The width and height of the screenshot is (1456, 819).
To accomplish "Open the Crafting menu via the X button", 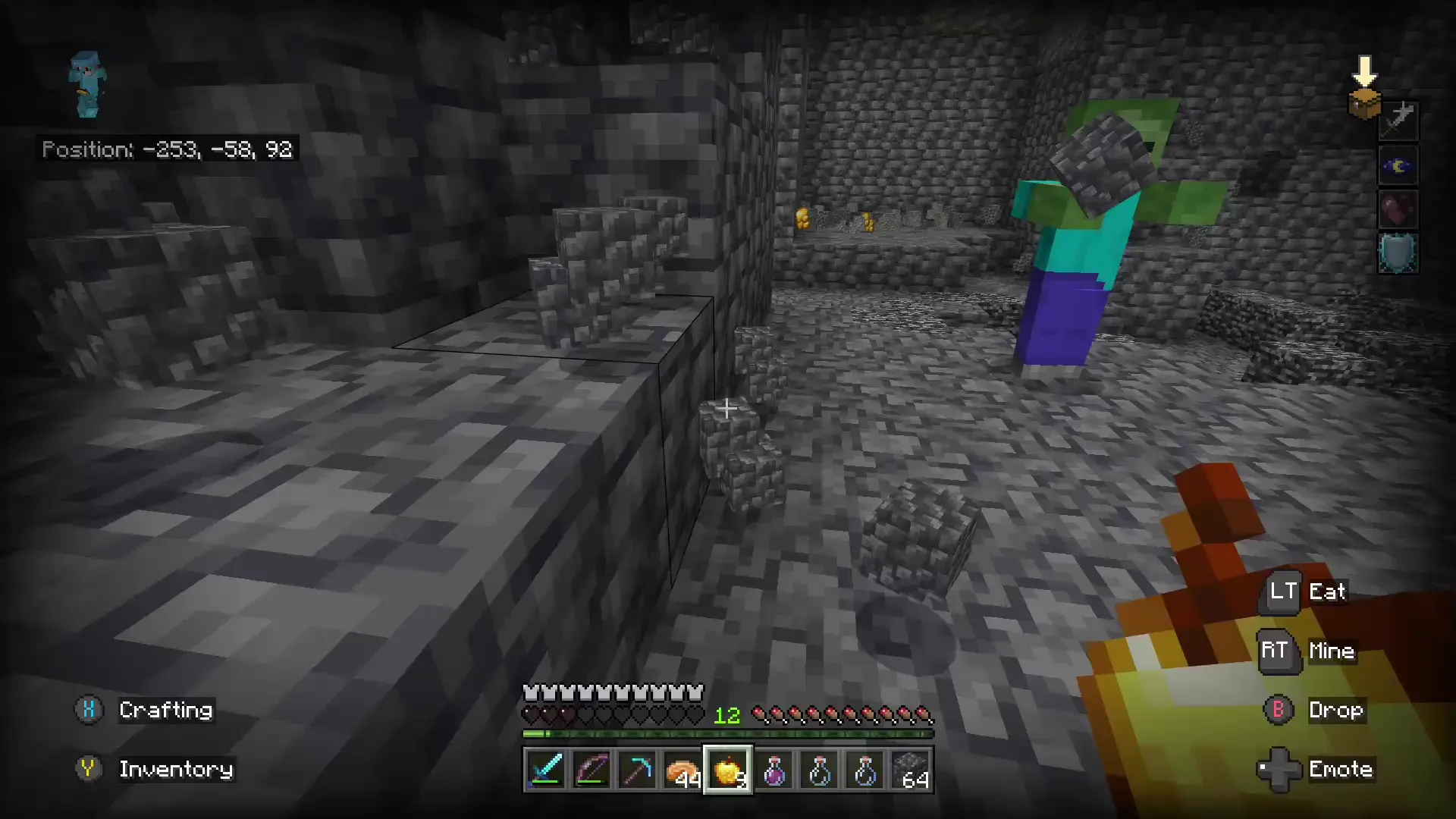I will (x=89, y=710).
